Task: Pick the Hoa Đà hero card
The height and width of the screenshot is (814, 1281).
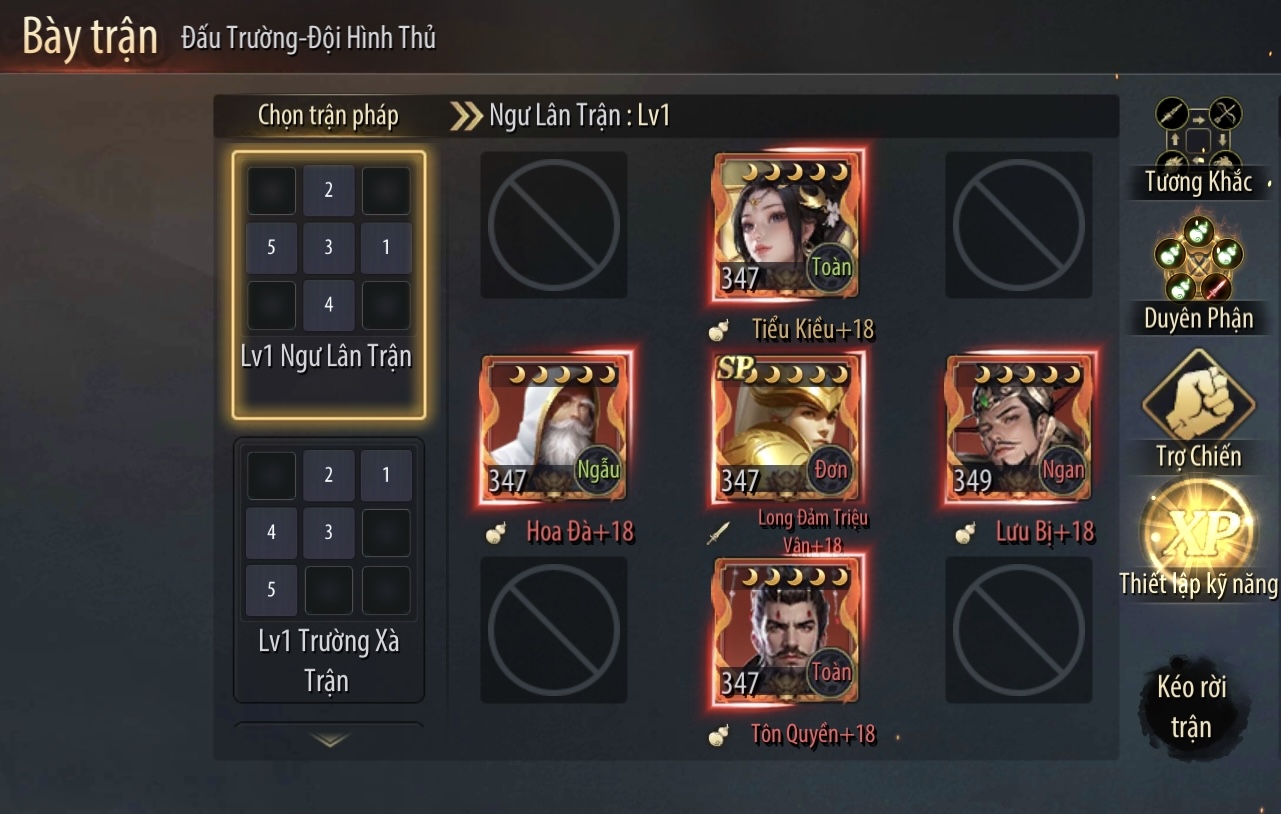Action: 554,428
